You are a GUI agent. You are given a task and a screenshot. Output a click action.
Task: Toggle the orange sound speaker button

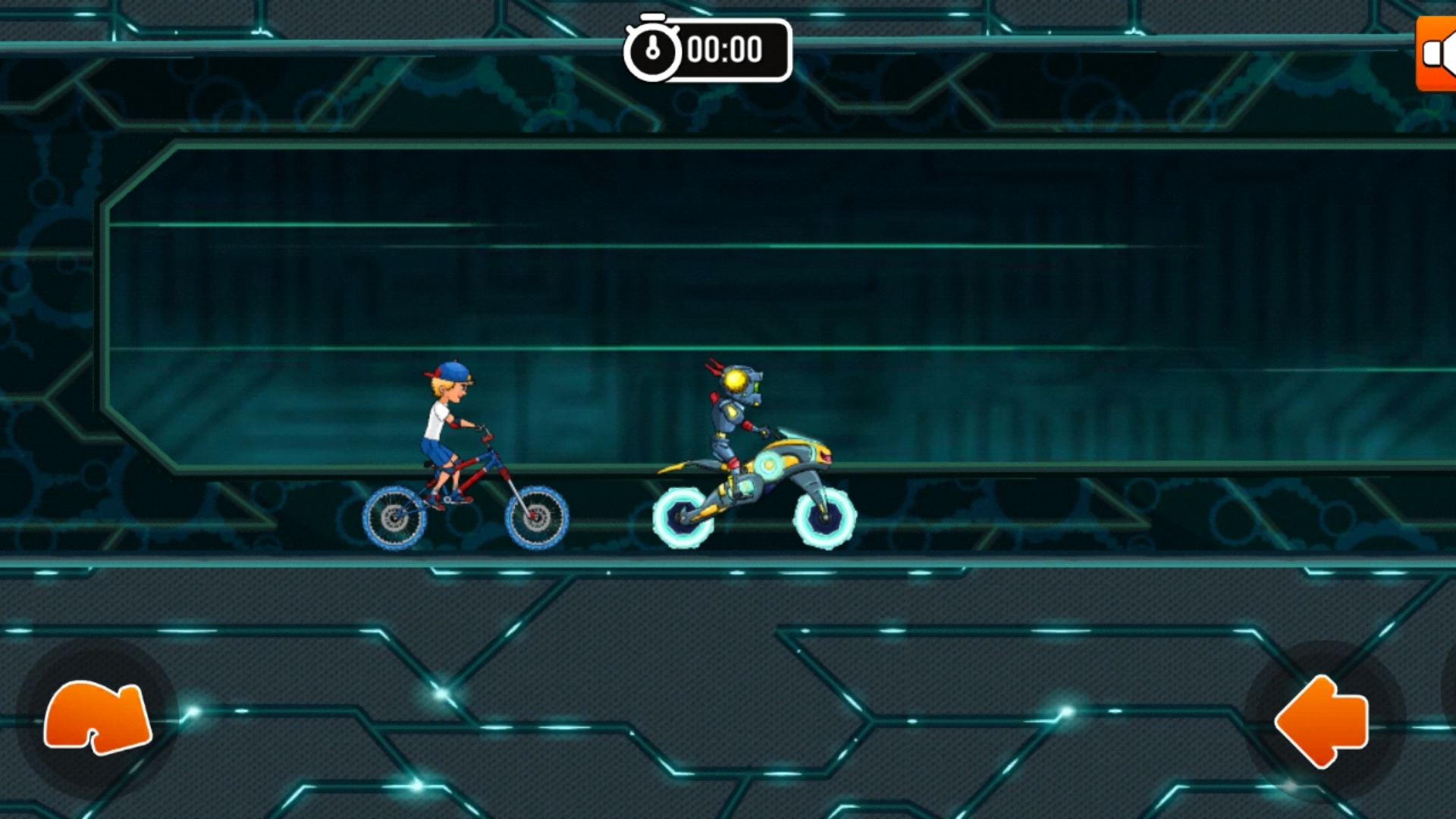tap(1437, 54)
